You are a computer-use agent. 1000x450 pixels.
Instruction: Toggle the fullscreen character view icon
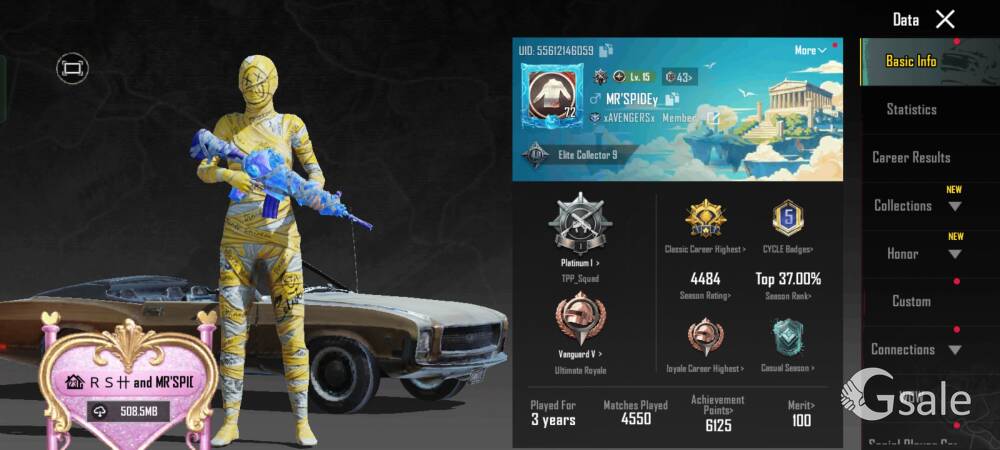(x=72, y=68)
